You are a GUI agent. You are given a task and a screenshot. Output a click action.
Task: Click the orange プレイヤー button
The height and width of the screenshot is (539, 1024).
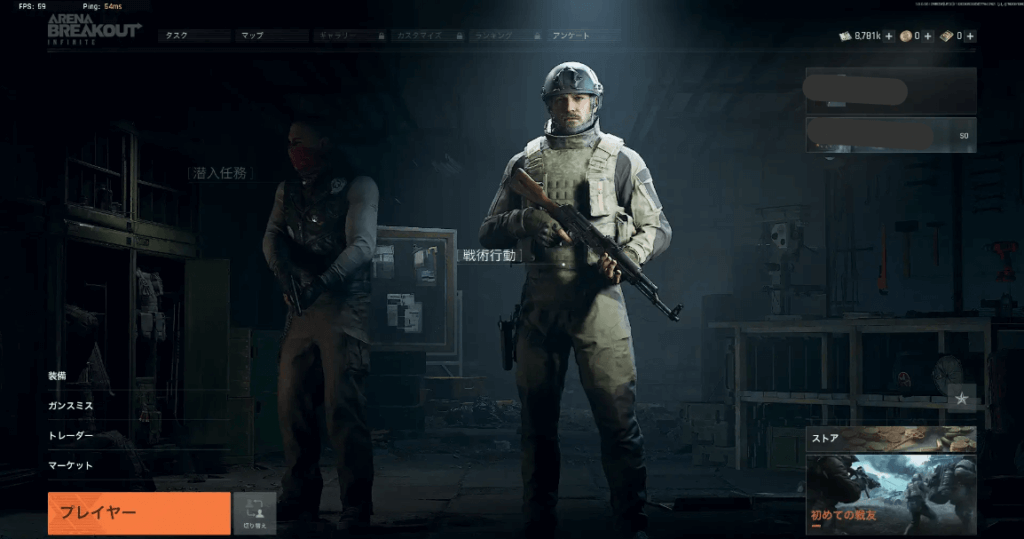(139, 513)
